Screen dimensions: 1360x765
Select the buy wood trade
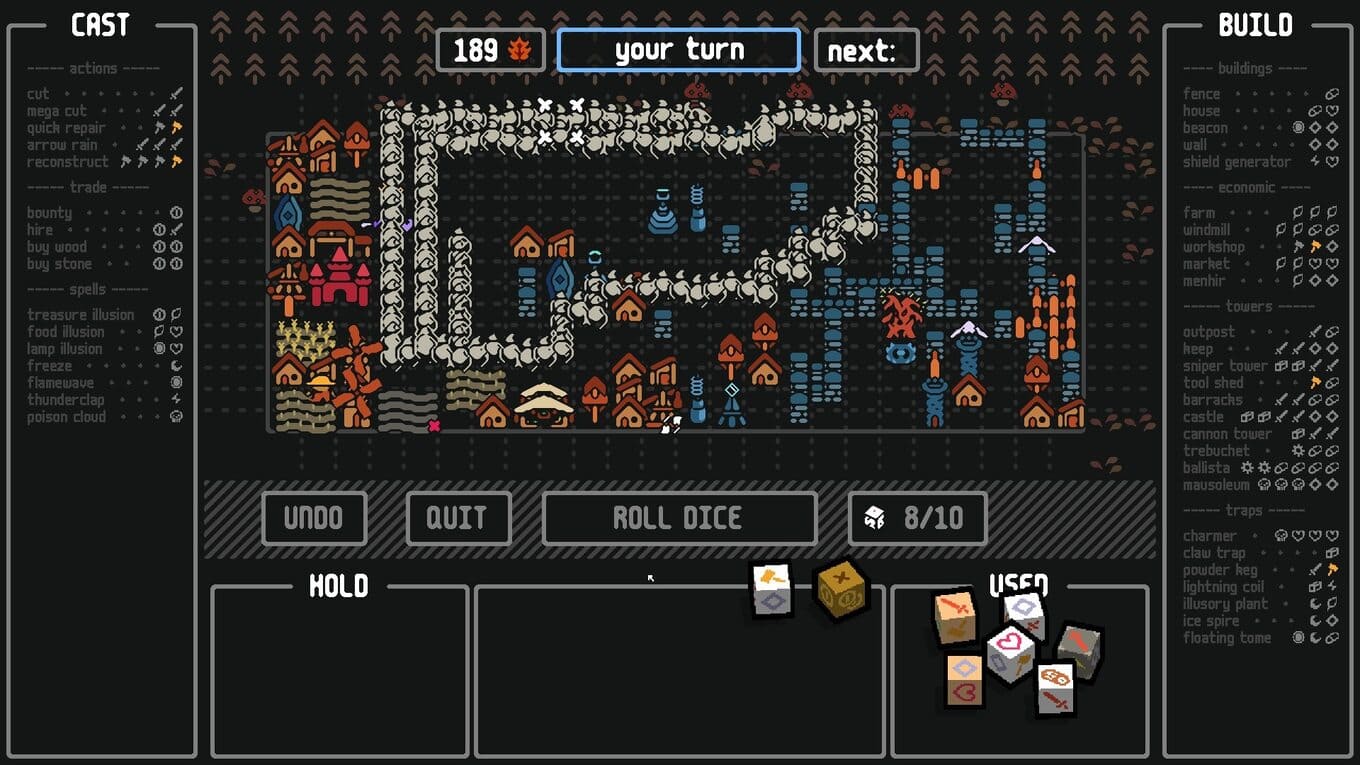click(x=57, y=247)
